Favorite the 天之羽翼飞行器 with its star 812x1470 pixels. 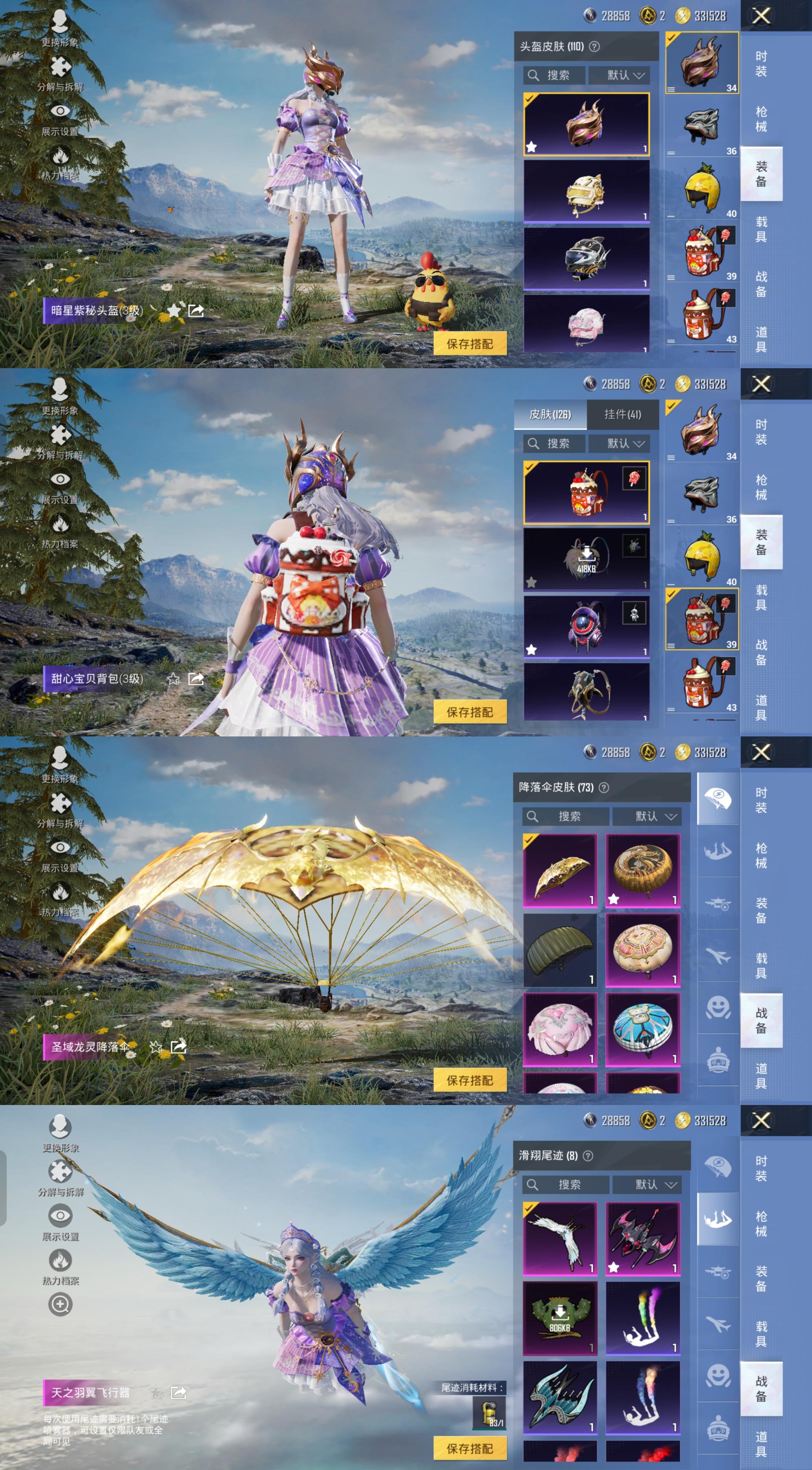(x=156, y=1393)
